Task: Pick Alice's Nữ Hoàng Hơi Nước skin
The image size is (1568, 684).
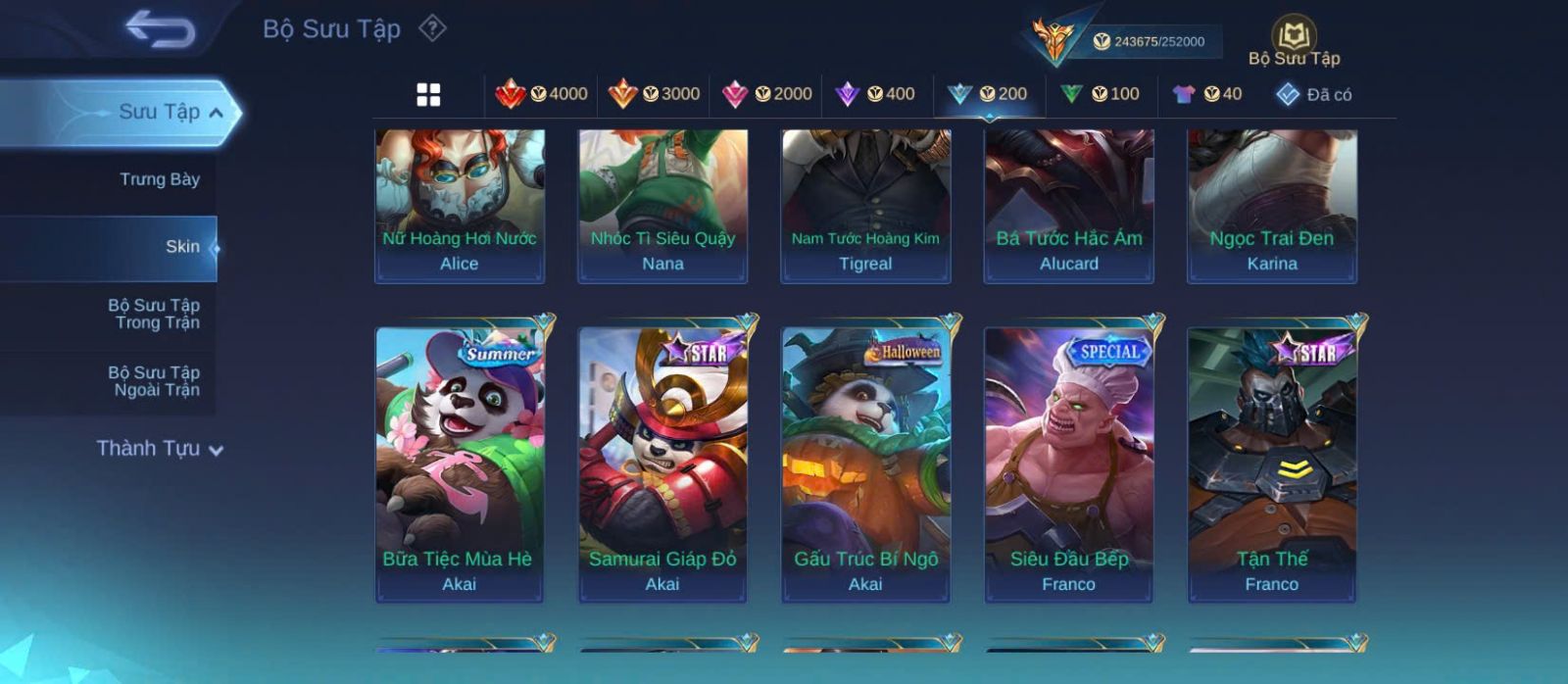Action: tap(460, 206)
